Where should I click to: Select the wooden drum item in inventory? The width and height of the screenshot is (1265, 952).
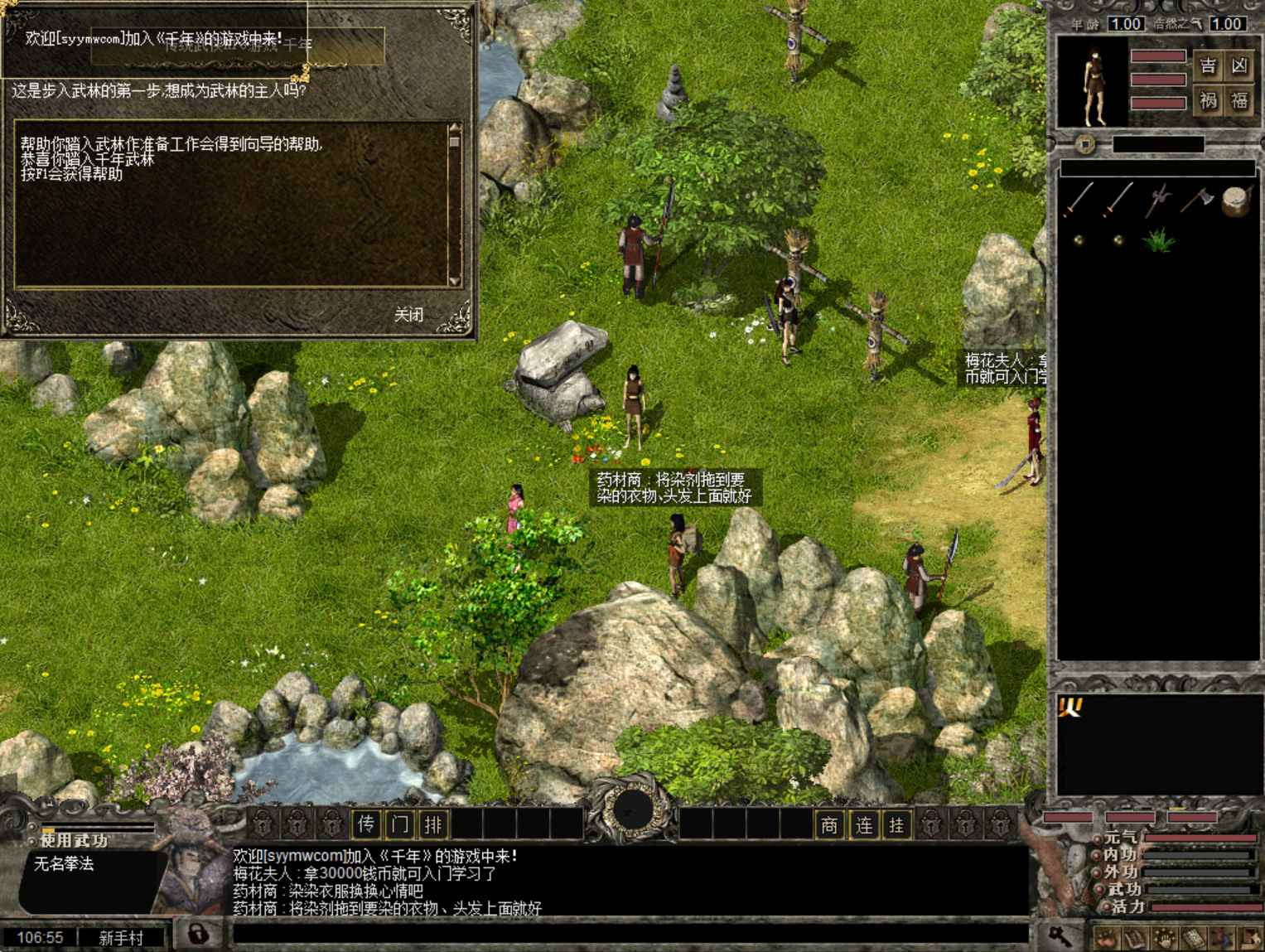pyautogui.click(x=1235, y=201)
